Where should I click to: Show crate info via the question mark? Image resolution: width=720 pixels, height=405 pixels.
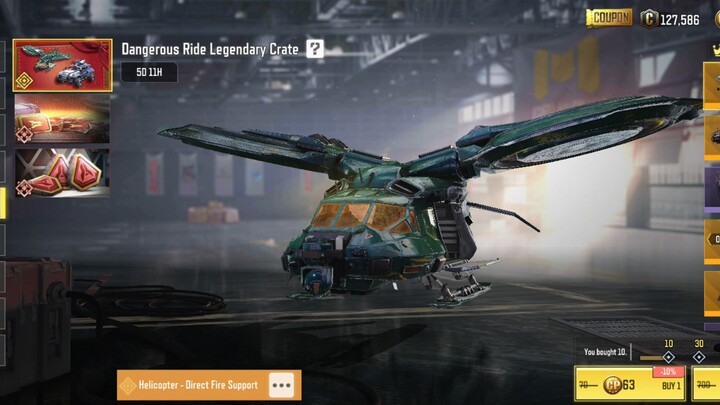pos(315,49)
